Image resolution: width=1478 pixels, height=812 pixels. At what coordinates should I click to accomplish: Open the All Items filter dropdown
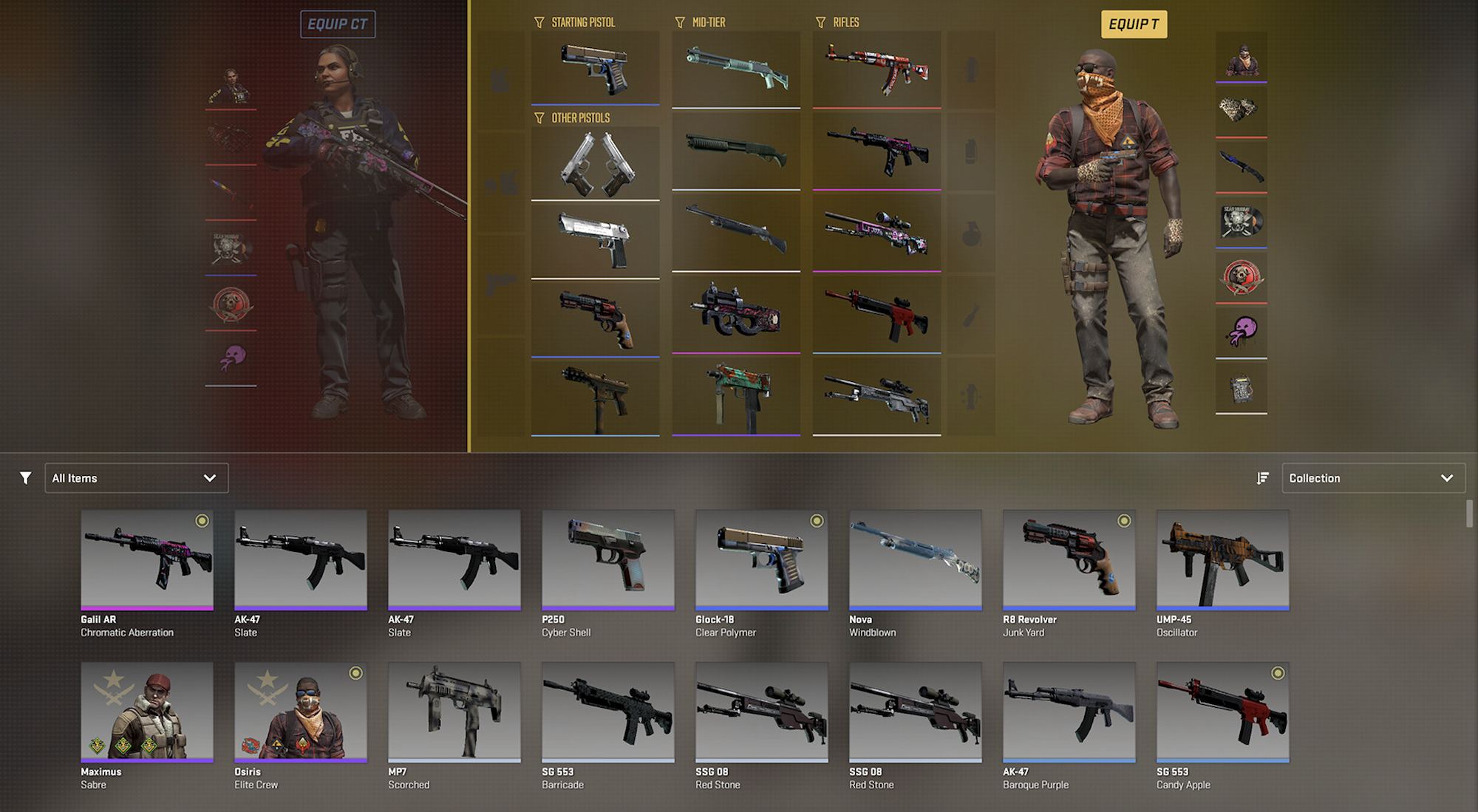pyautogui.click(x=136, y=478)
